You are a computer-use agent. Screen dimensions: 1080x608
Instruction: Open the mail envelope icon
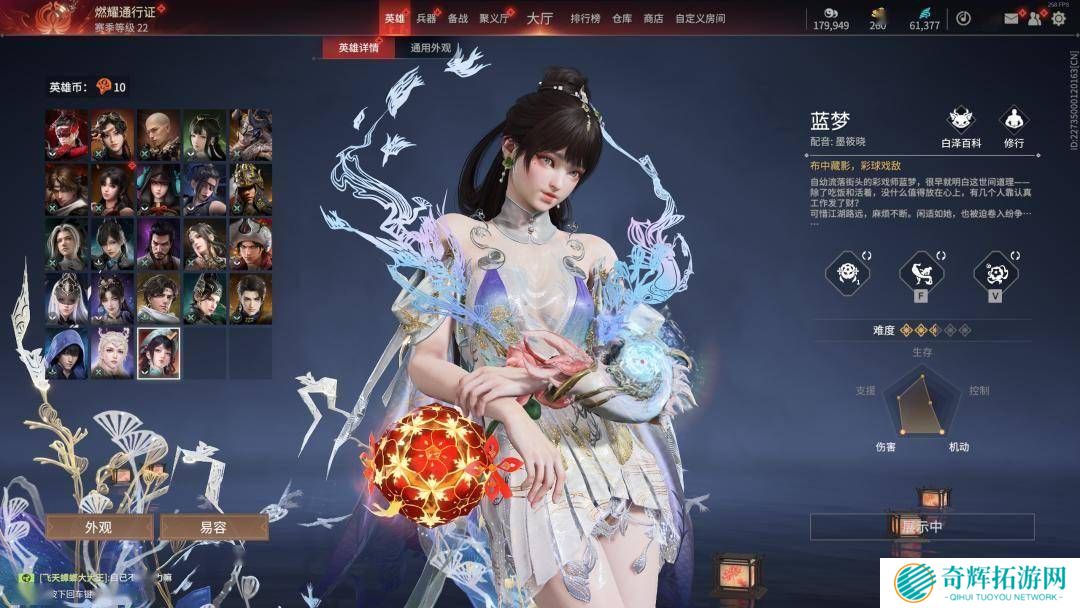click(x=1011, y=18)
